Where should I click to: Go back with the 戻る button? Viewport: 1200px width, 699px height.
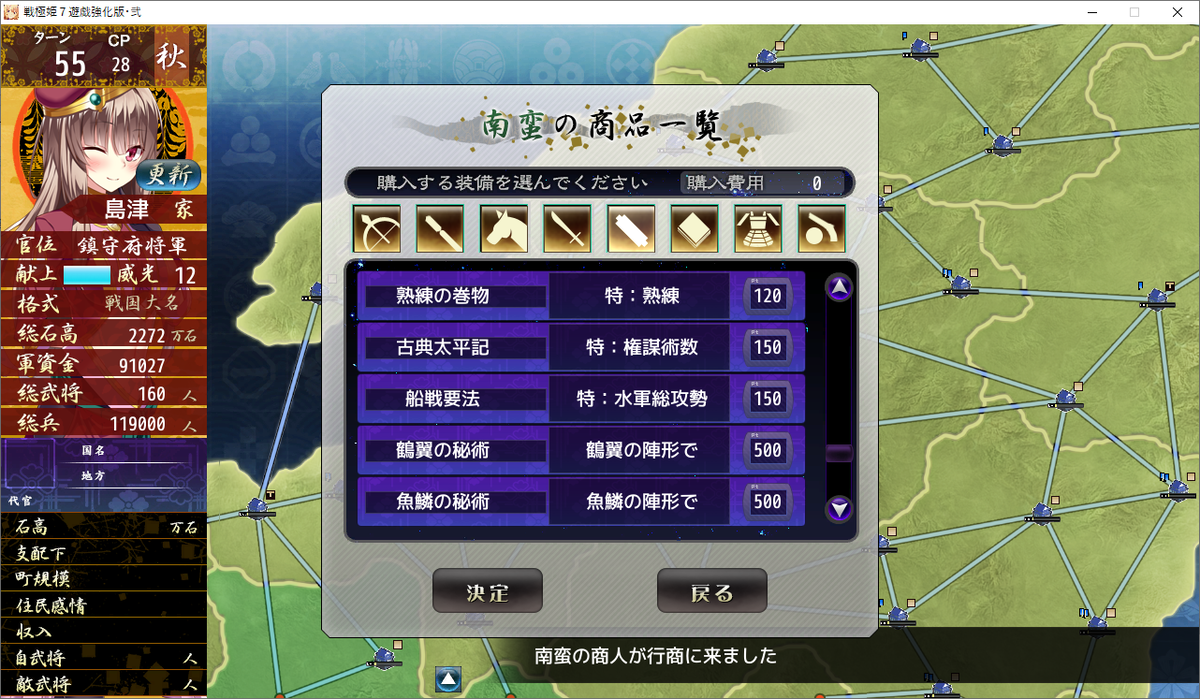712,591
